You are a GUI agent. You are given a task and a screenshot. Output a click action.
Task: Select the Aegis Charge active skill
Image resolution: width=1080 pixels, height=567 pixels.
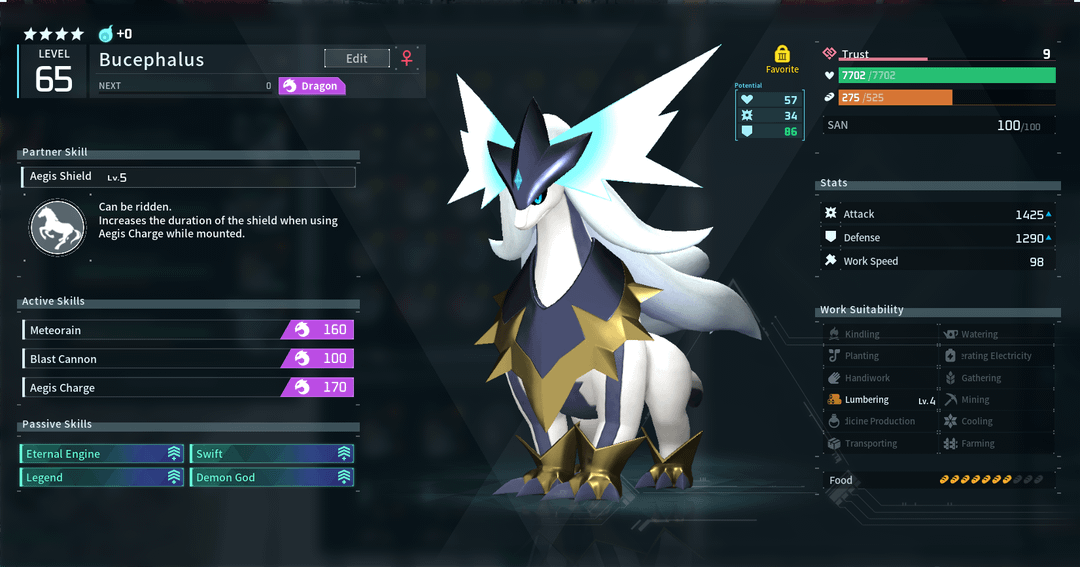187,388
